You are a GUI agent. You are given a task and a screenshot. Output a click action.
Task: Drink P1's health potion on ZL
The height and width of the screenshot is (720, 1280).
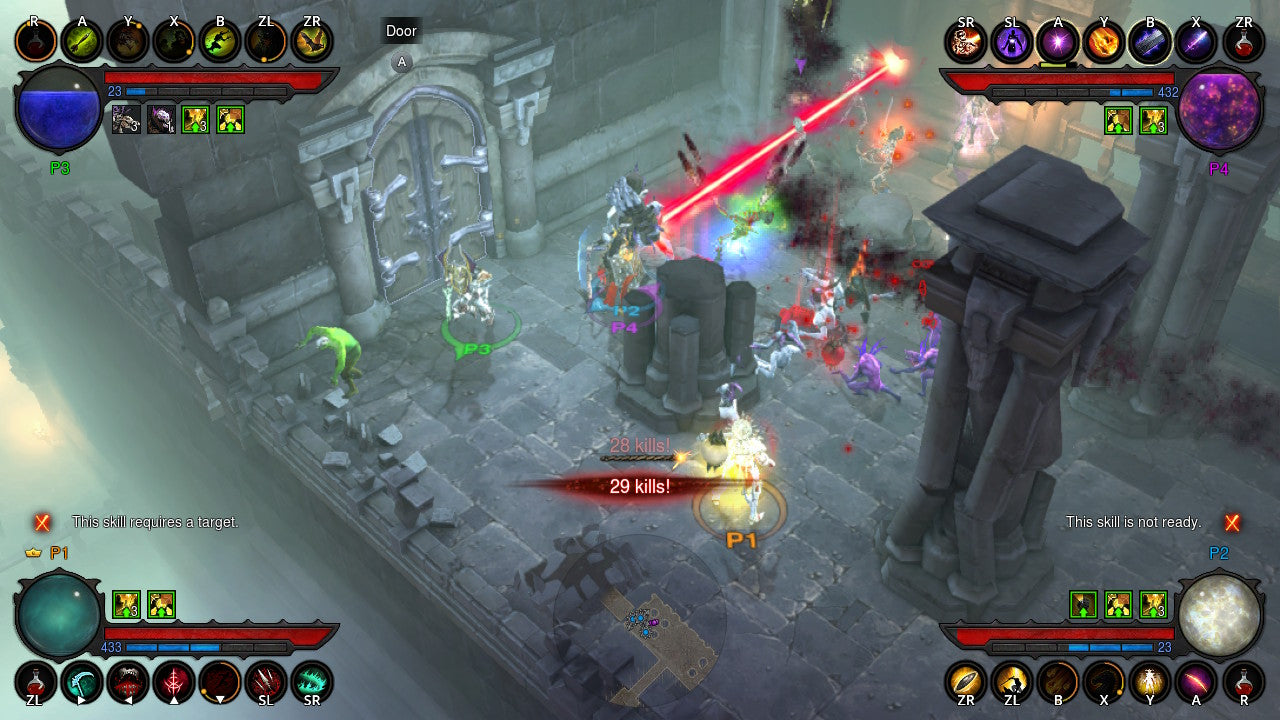pyautogui.click(x=37, y=684)
